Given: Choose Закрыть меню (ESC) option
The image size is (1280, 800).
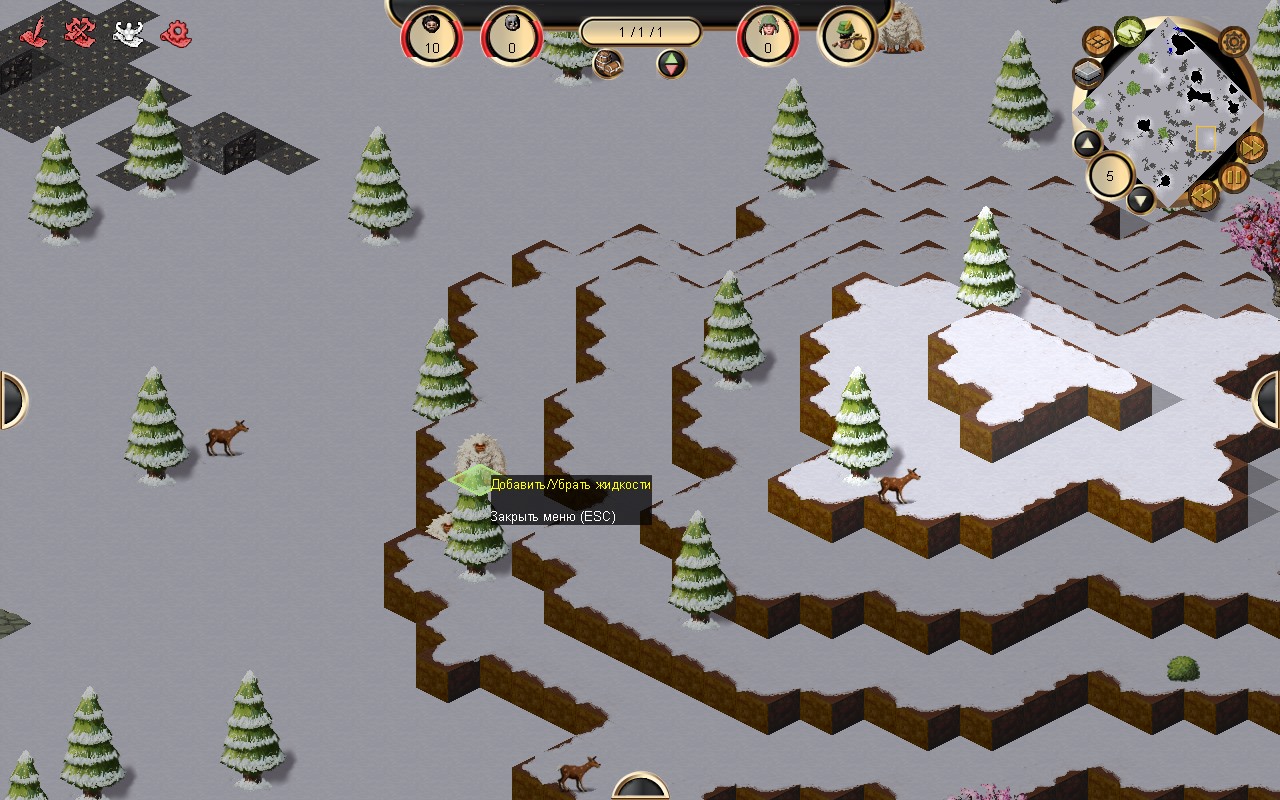Looking at the screenshot, I should coord(552,516).
